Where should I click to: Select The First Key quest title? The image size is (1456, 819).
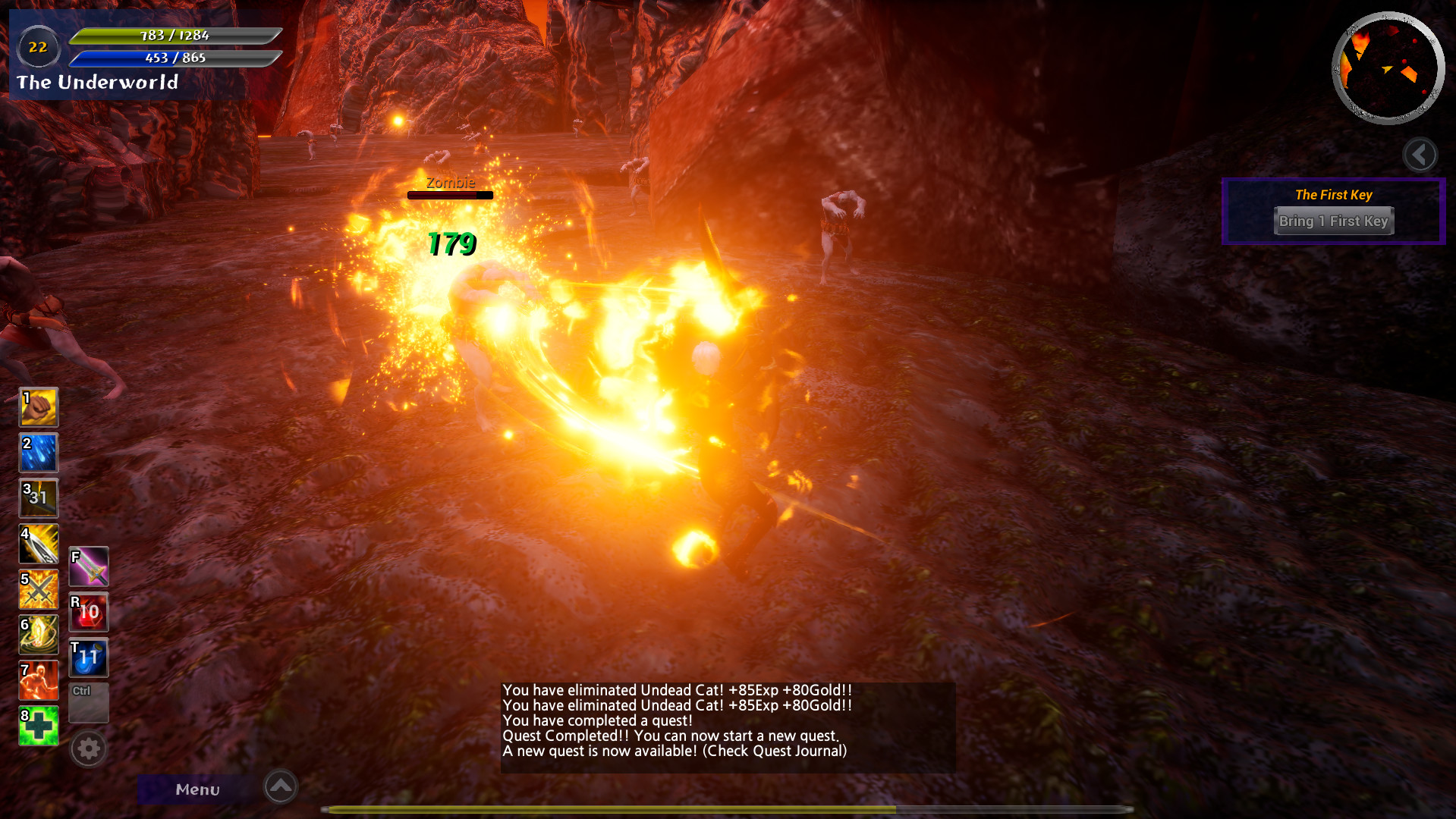click(x=1333, y=195)
